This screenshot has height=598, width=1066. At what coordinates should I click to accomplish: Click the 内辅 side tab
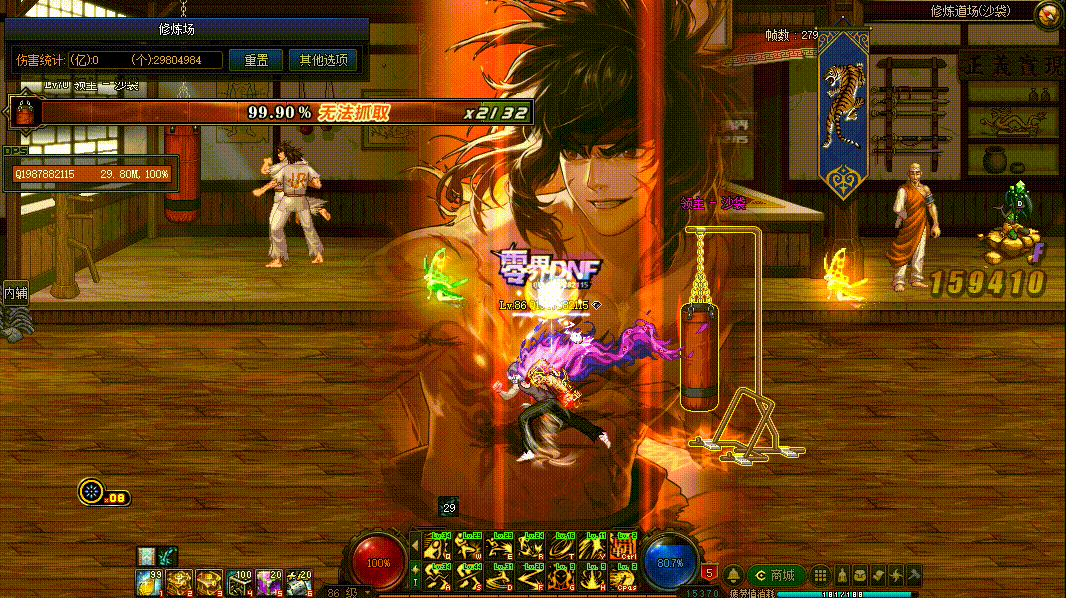pyautogui.click(x=15, y=293)
